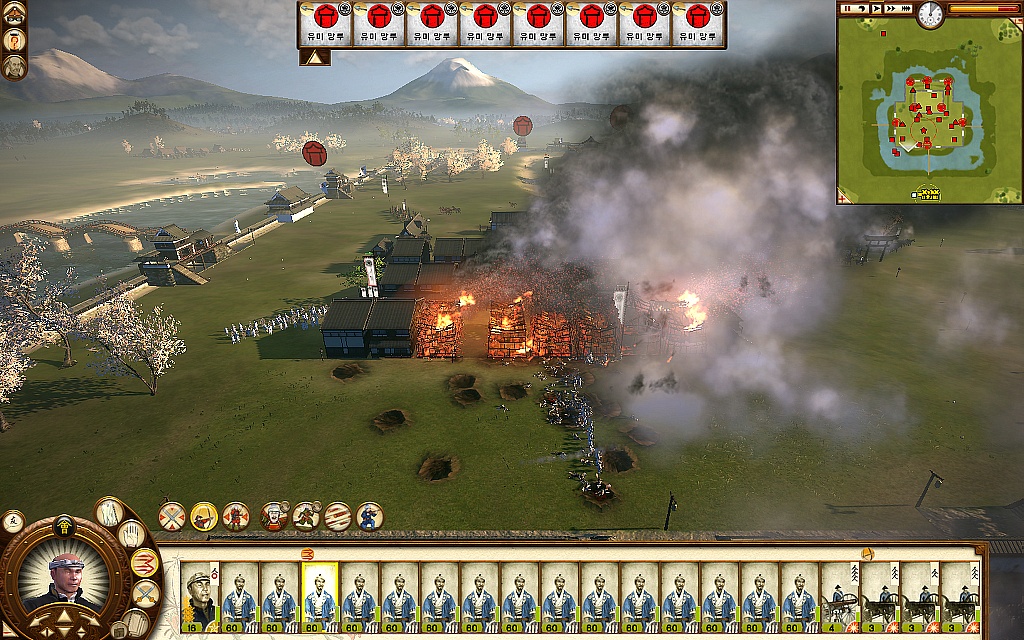Screen dimensions: 1024x640
Task: Select the cannon unit card with 4 men
Action: (840, 597)
